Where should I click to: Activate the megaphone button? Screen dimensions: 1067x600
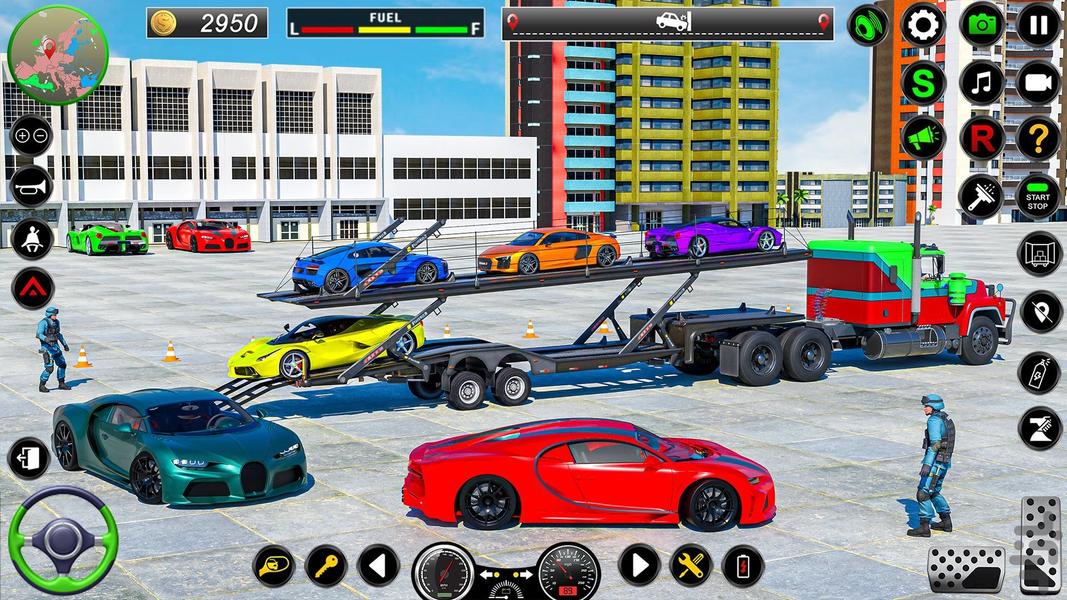click(922, 139)
